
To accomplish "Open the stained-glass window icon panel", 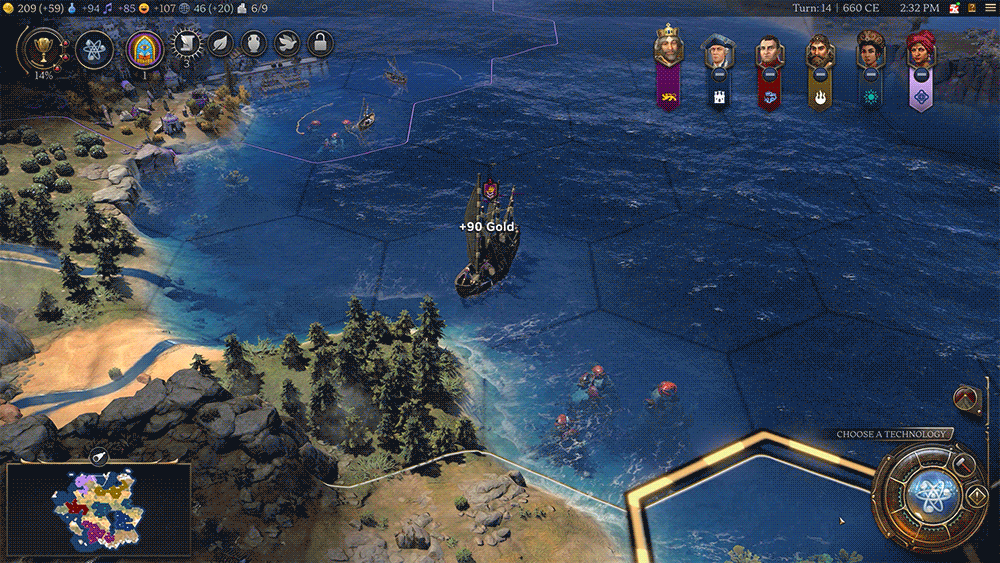I will tap(144, 47).
